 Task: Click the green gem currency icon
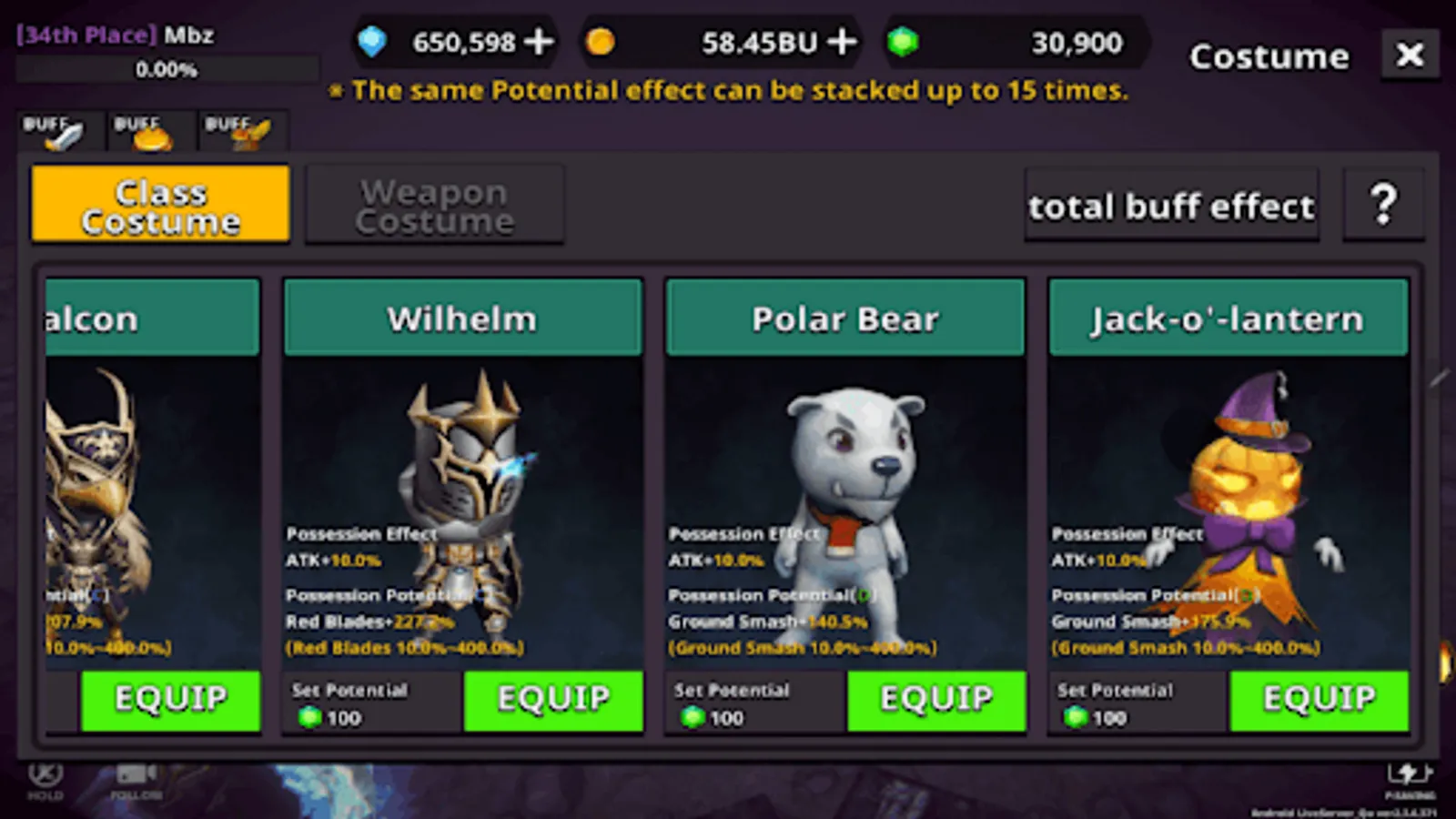(x=904, y=42)
